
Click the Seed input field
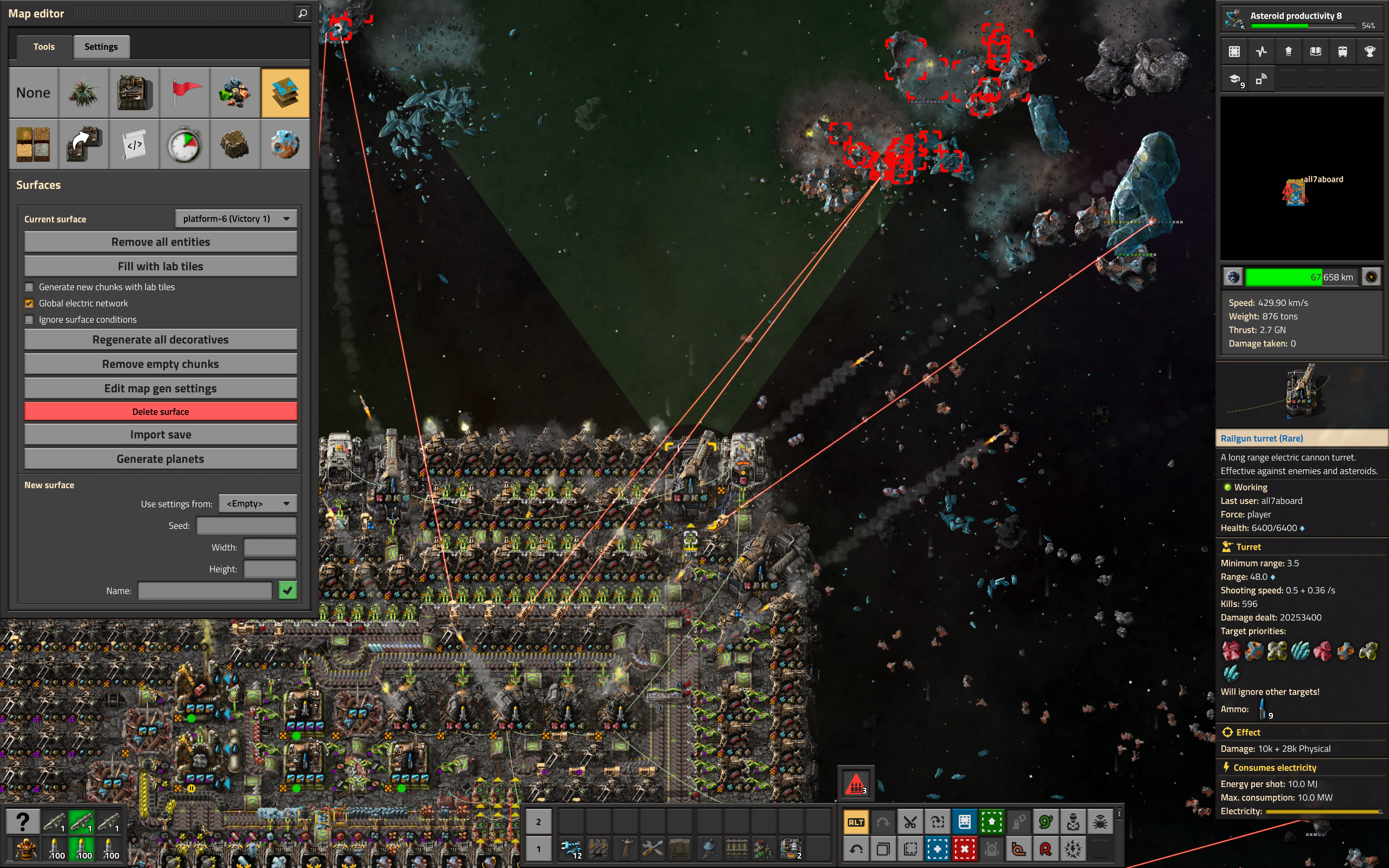coord(246,526)
